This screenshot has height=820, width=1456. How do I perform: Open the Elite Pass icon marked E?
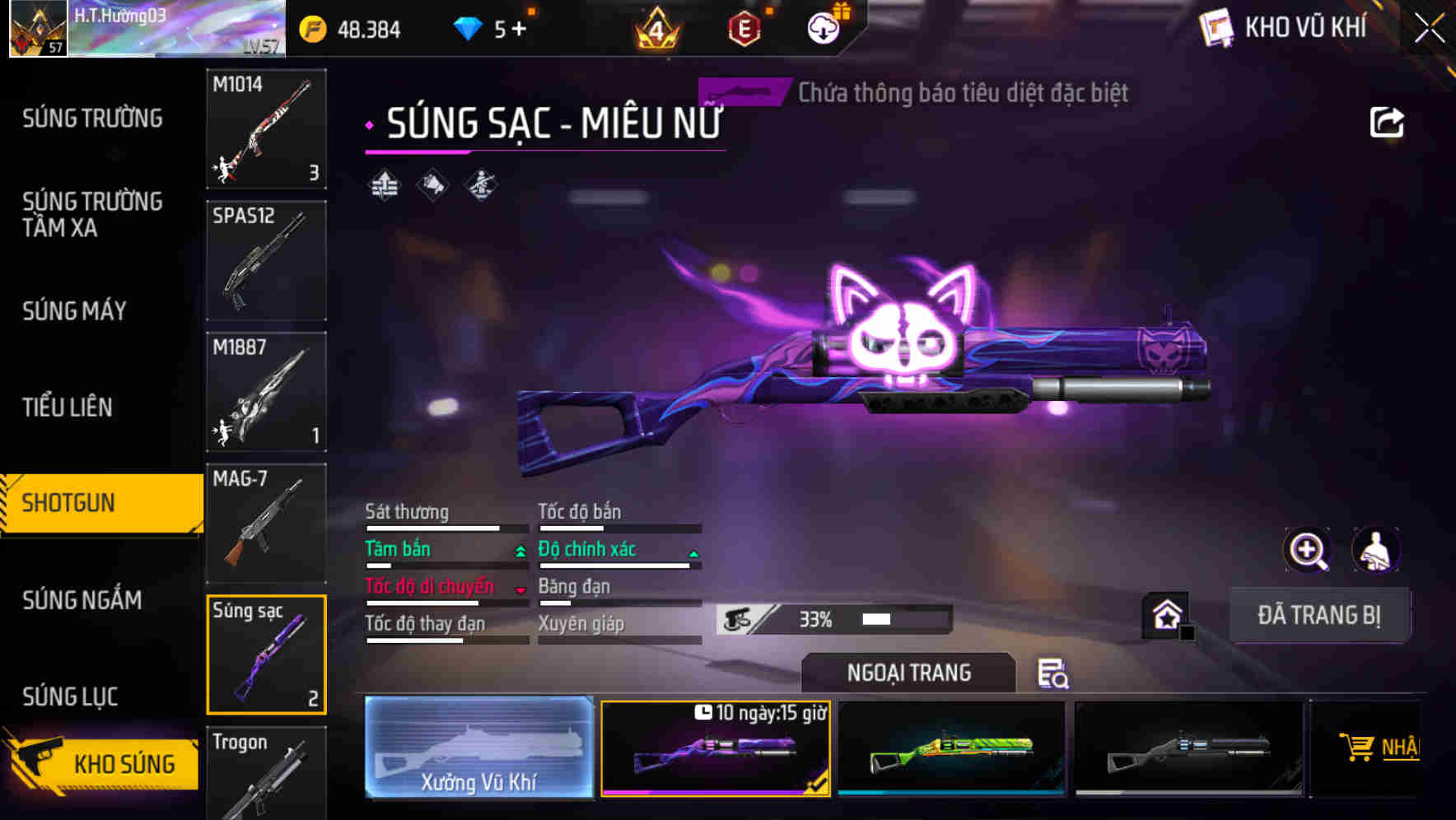[x=745, y=27]
